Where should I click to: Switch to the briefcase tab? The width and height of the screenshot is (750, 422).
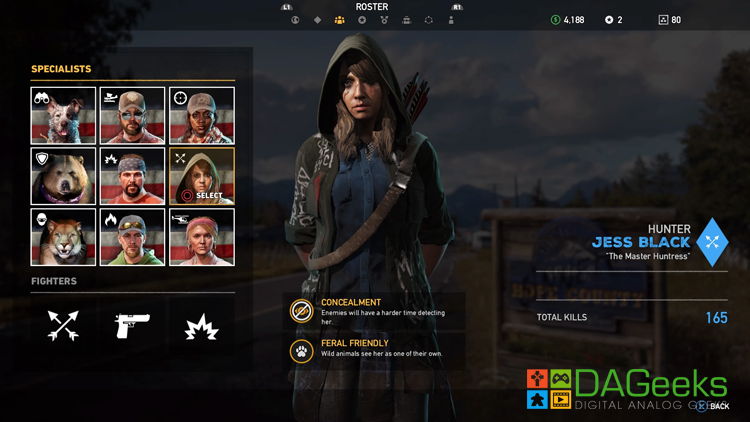pos(407,20)
